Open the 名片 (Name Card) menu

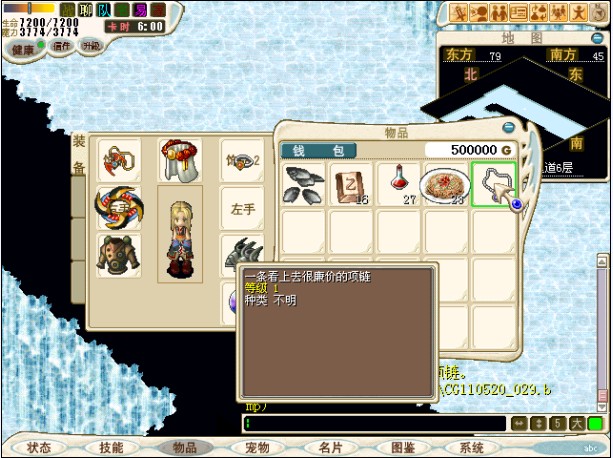coord(329,448)
